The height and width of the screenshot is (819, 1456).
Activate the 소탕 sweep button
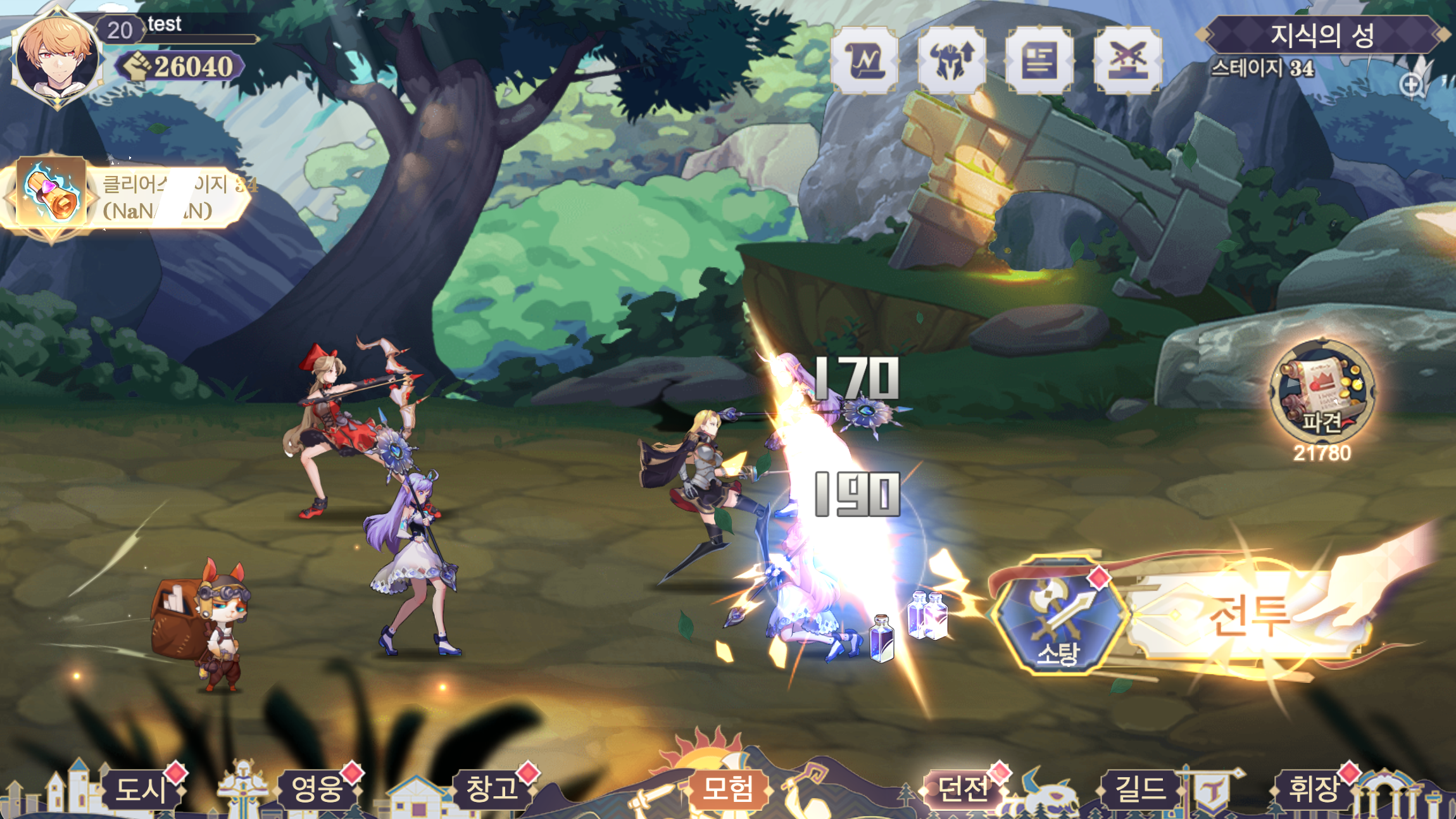coord(1058,615)
